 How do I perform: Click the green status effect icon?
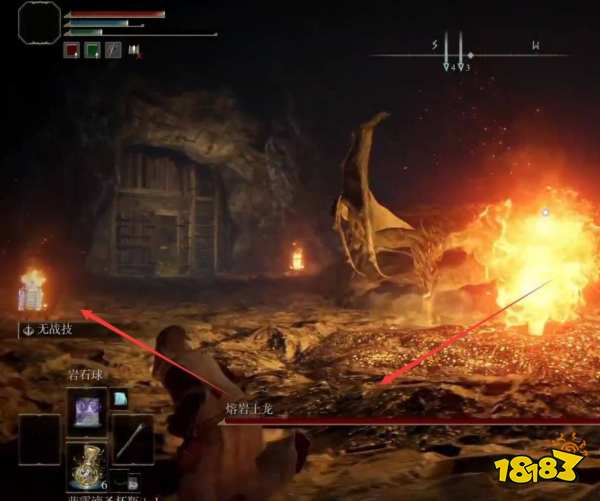point(91,50)
